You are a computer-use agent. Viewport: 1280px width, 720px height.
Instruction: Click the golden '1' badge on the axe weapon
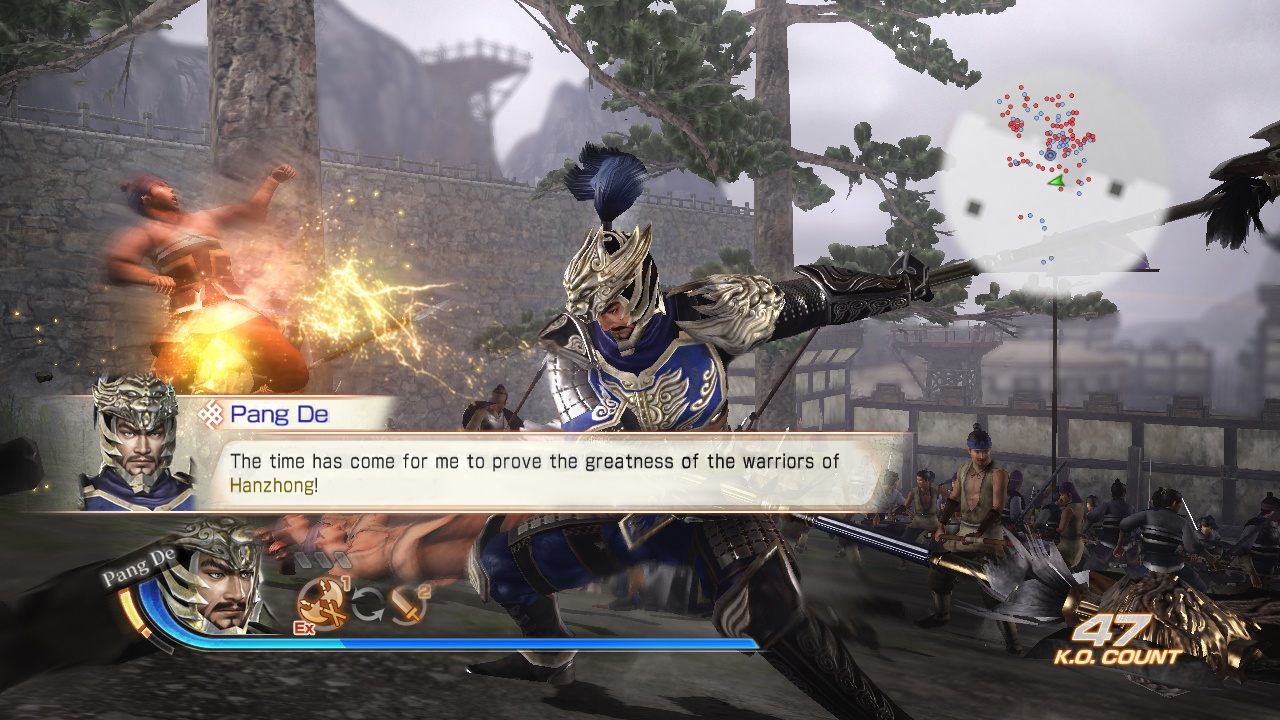click(345, 583)
